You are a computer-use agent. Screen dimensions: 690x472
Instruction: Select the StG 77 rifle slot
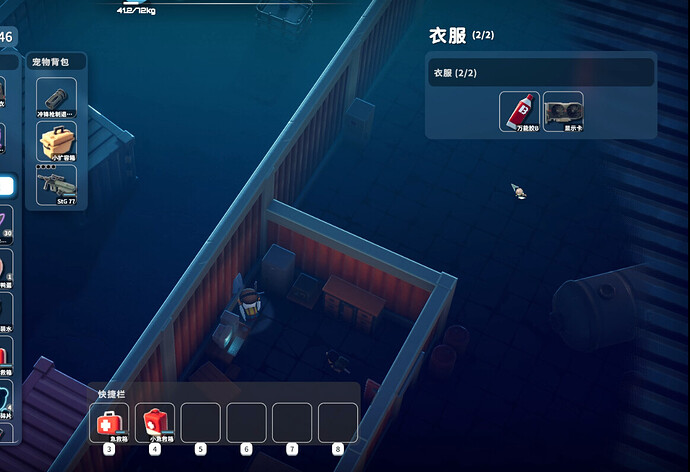56,185
